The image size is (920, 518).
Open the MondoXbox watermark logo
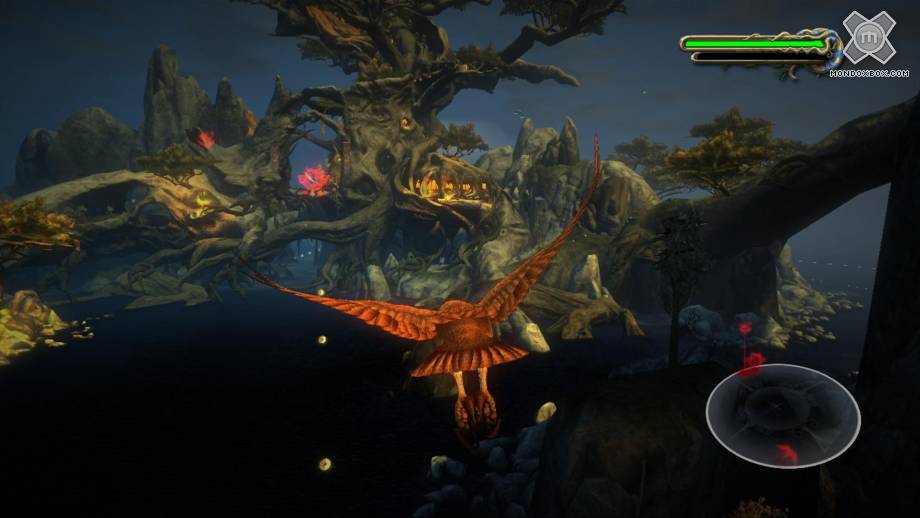[868, 40]
